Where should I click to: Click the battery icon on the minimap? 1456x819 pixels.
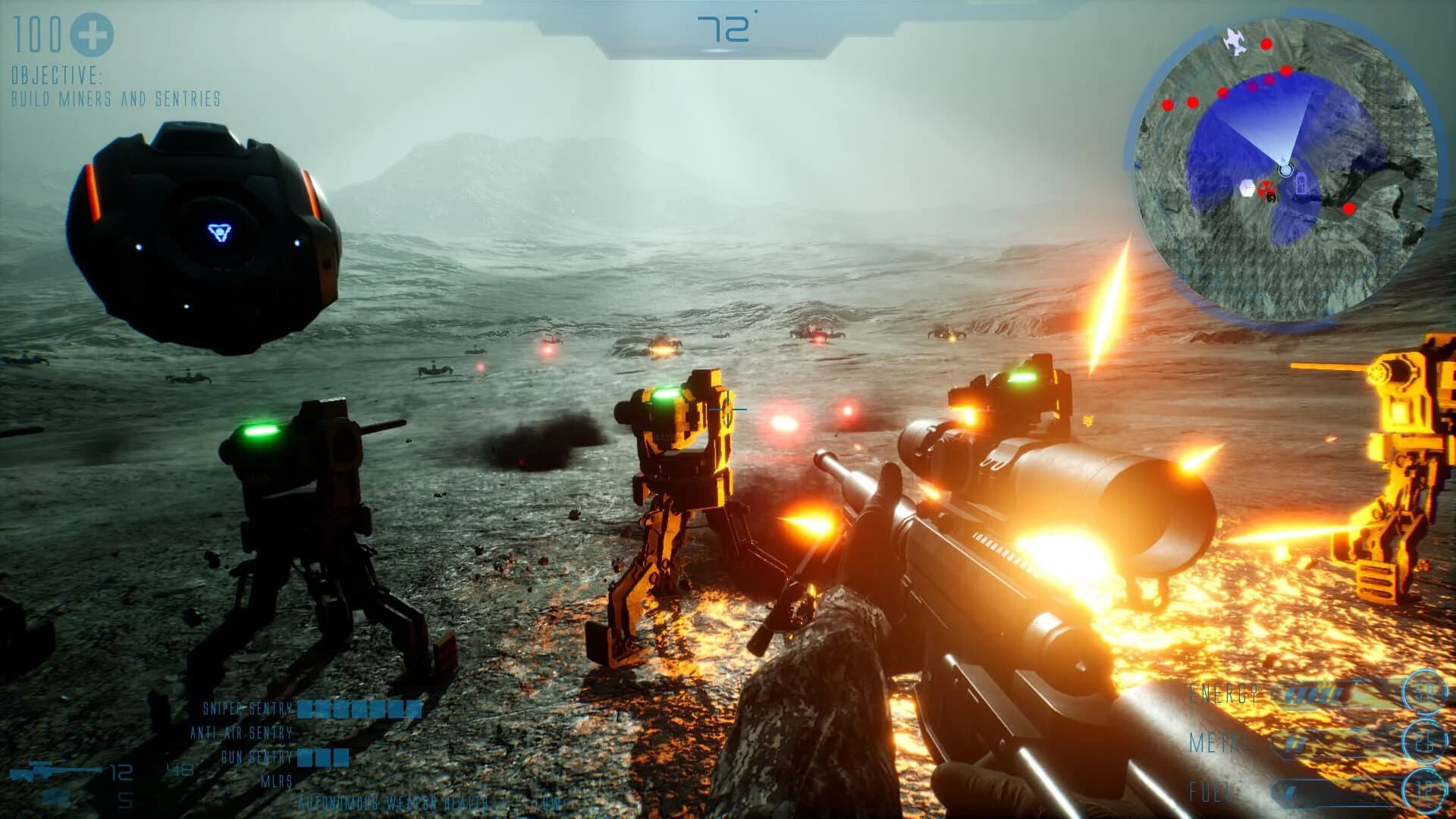(x=1301, y=182)
